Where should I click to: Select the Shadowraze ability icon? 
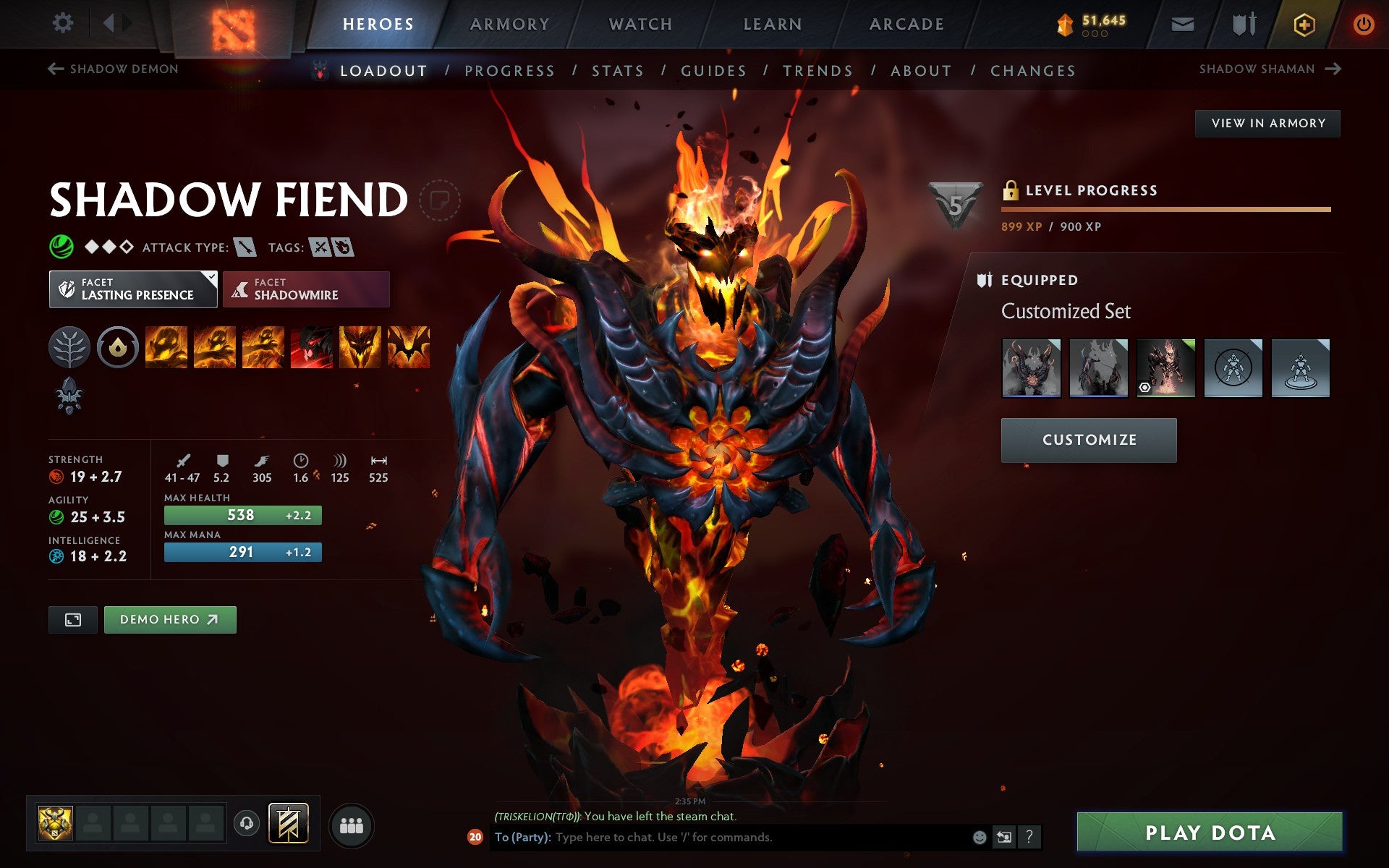tap(165, 347)
